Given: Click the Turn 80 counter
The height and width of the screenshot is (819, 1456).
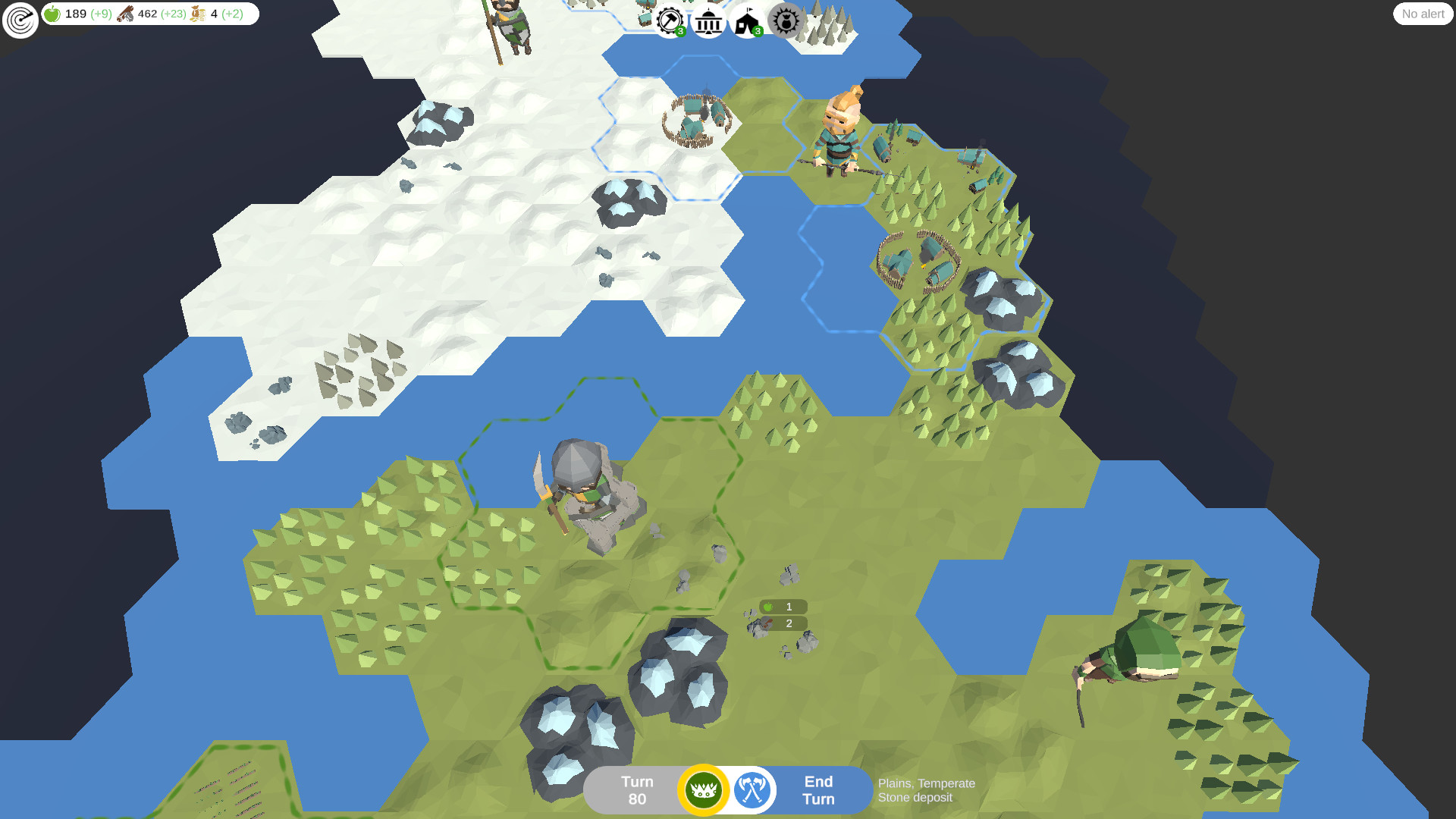Looking at the screenshot, I should click(637, 789).
